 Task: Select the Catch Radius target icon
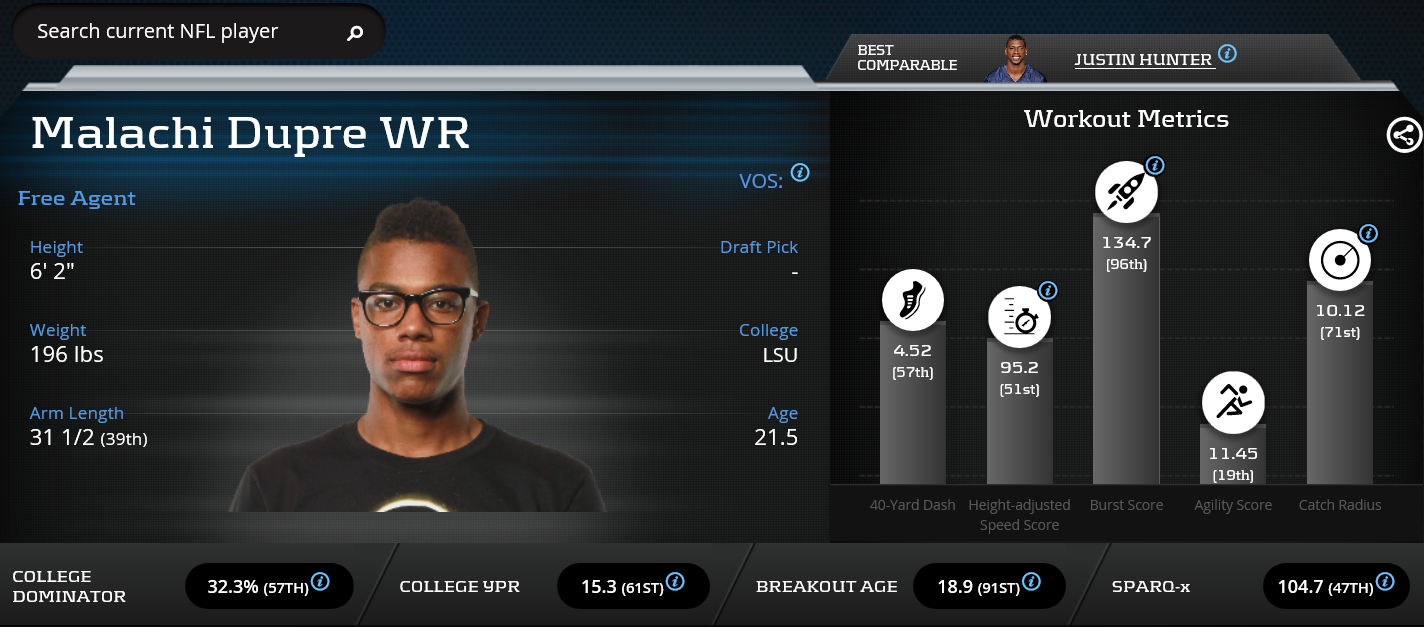click(1340, 260)
